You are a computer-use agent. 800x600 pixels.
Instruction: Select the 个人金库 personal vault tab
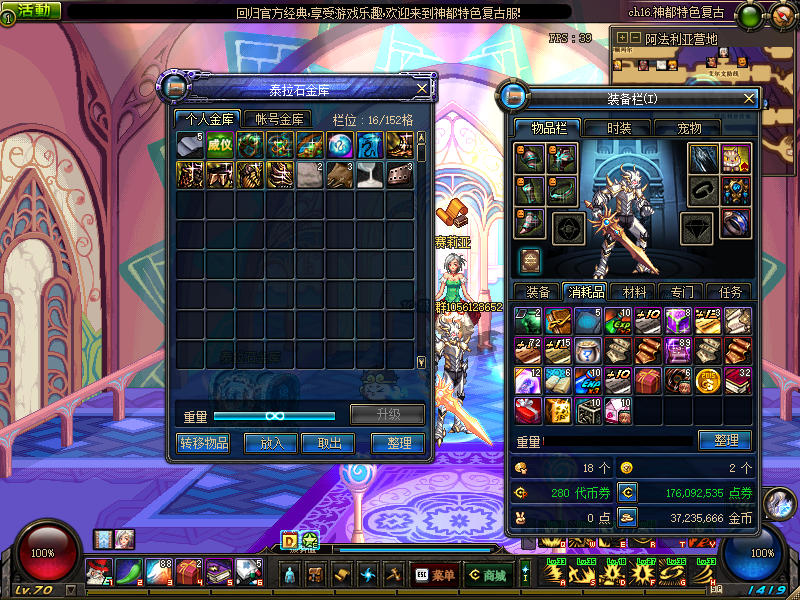[x=205, y=119]
